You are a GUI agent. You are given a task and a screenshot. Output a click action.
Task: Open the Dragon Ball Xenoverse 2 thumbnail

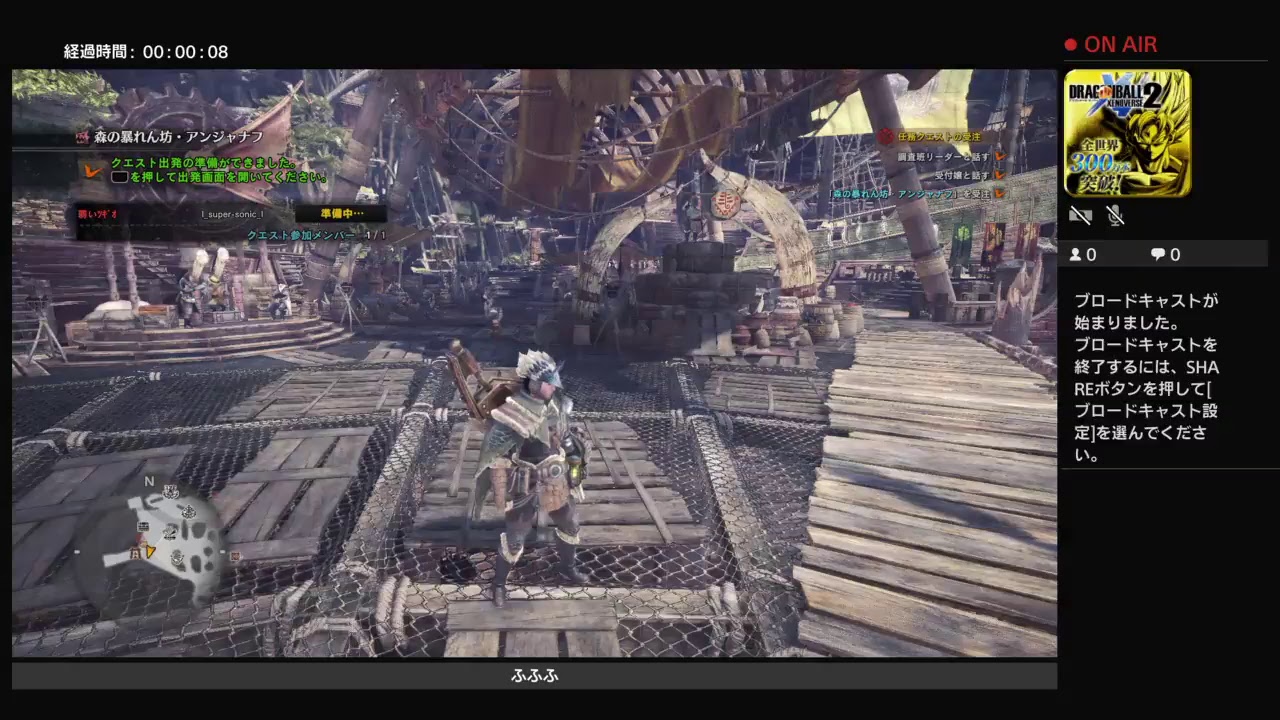tap(1127, 133)
